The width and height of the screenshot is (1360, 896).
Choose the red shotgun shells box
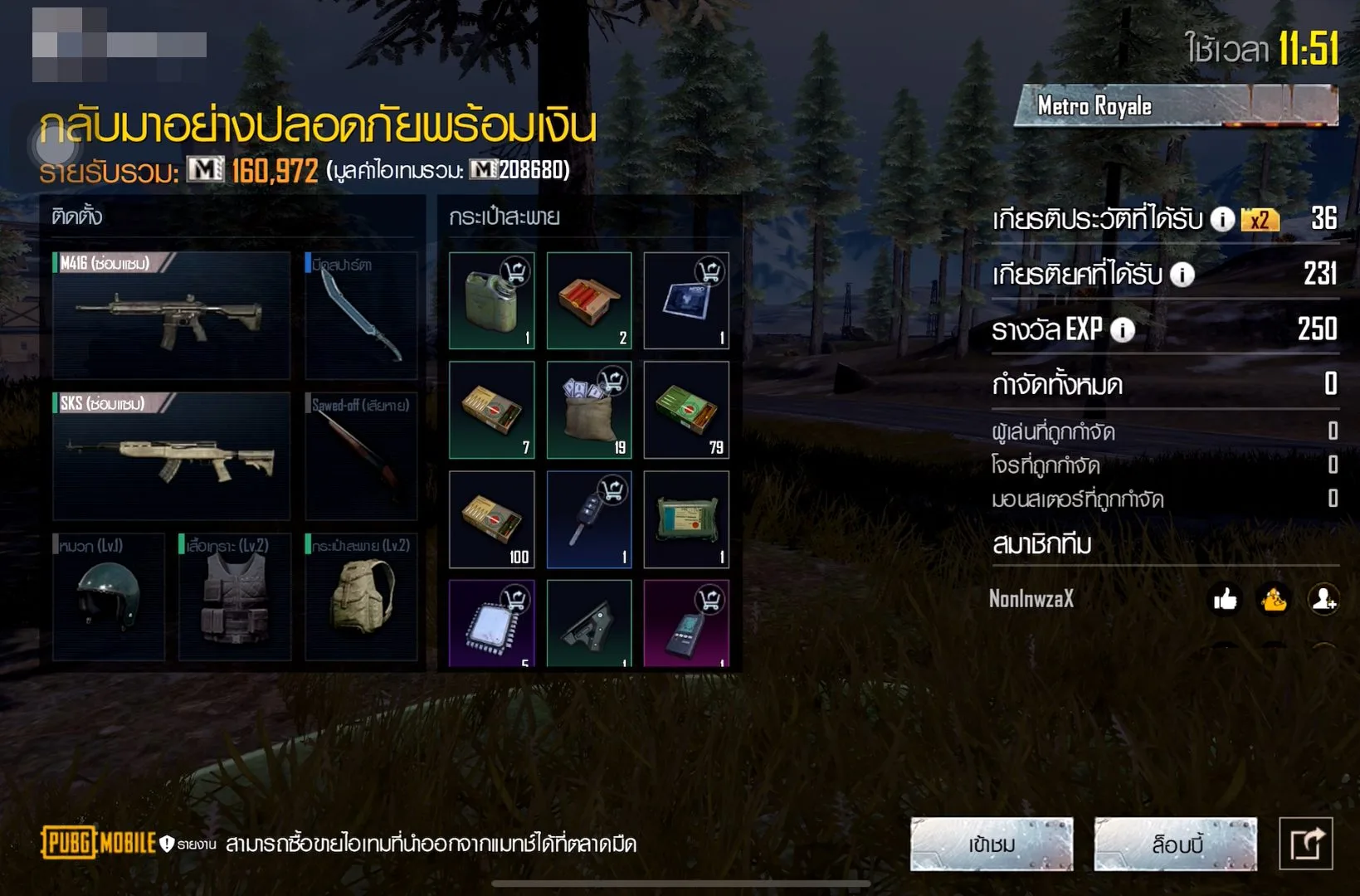[x=589, y=300]
